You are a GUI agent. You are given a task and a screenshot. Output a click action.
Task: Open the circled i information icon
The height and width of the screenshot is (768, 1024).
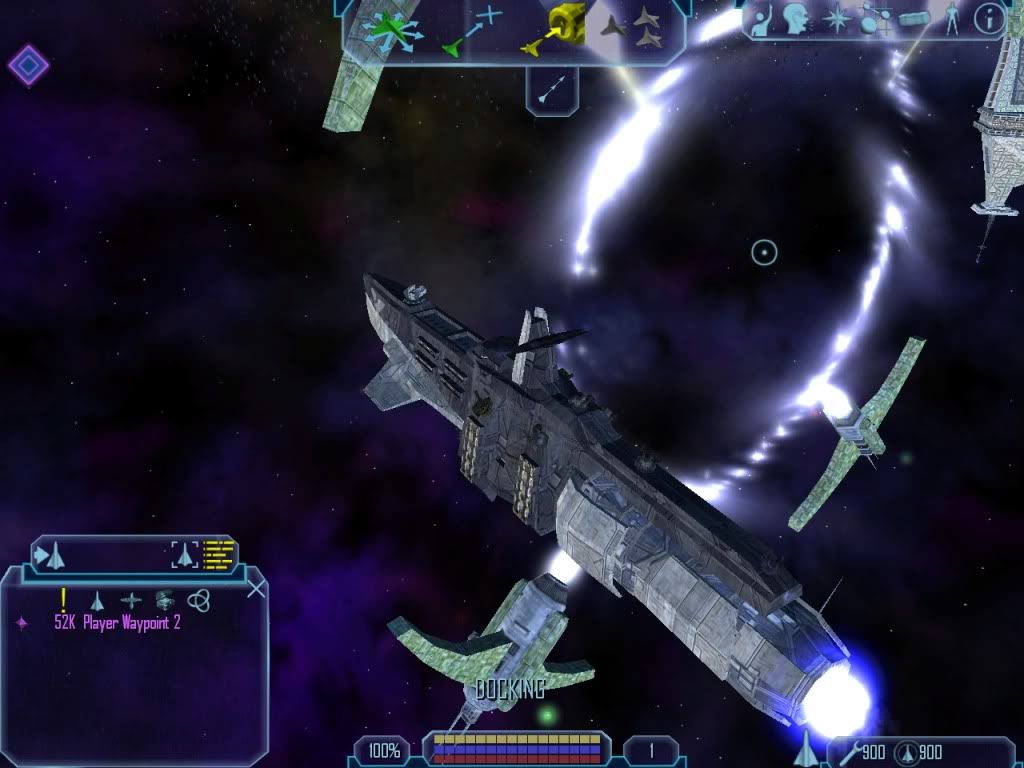point(989,19)
